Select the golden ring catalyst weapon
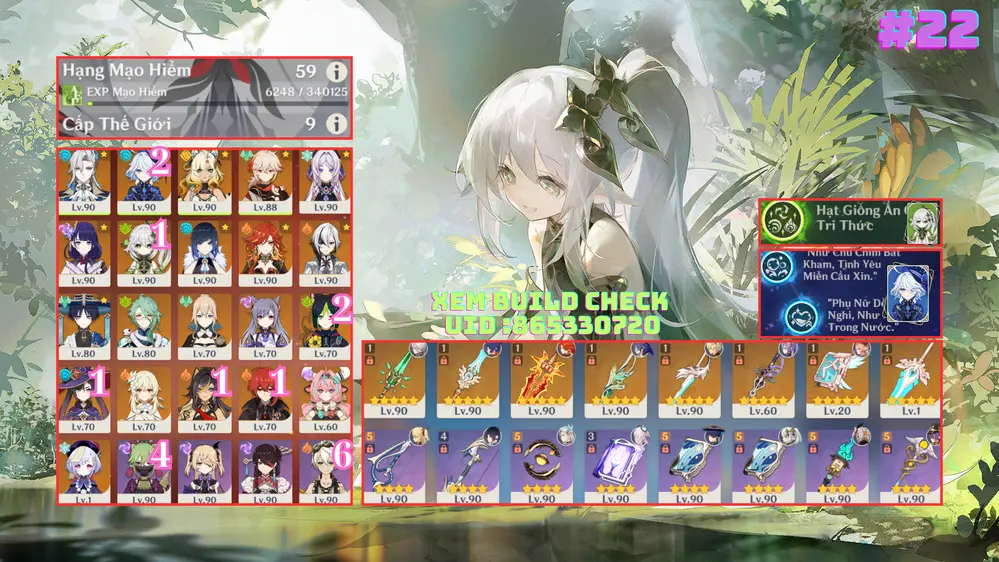The height and width of the screenshot is (562, 999). (x=541, y=462)
